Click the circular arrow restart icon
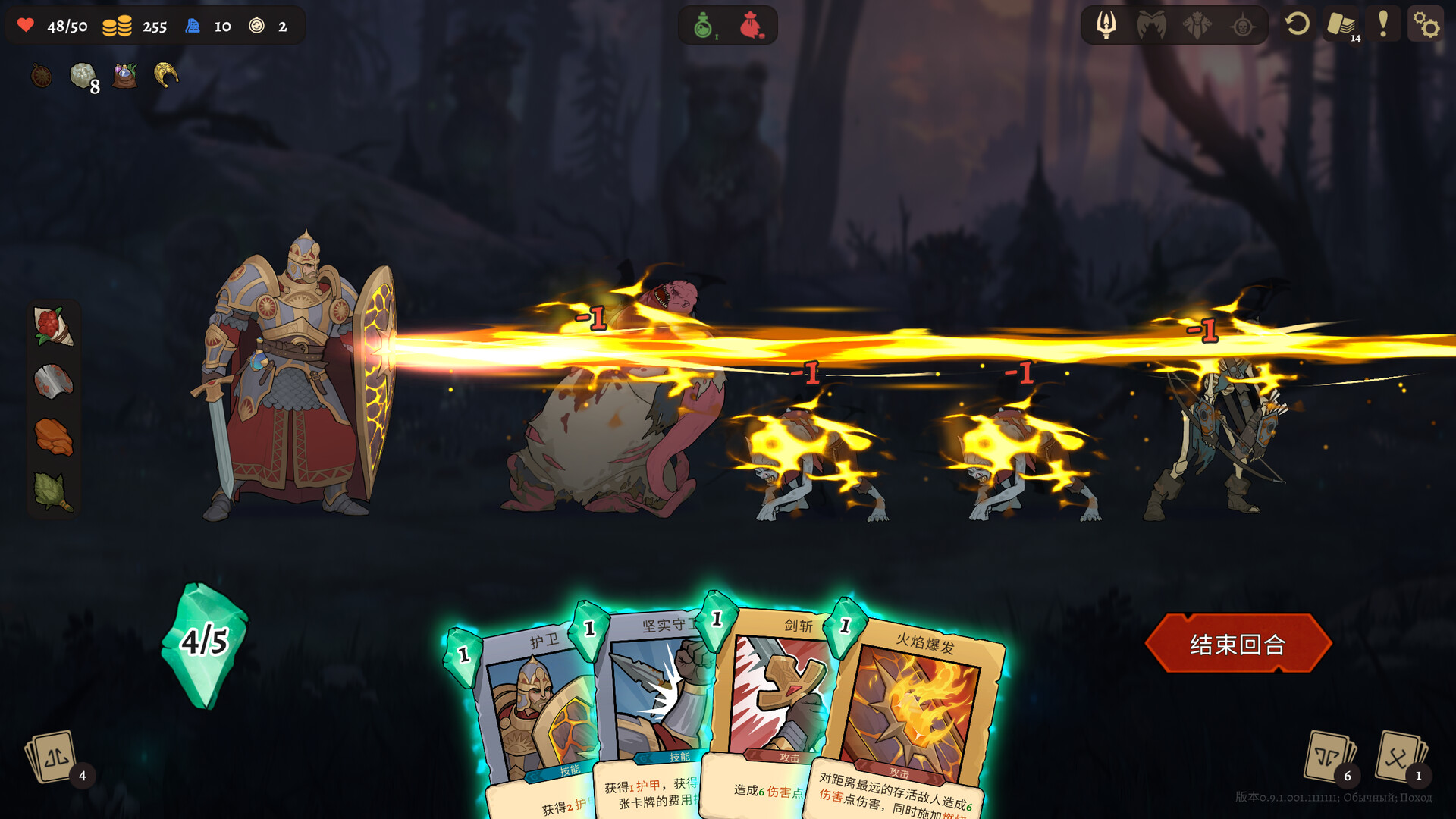This screenshot has height=819, width=1456. [x=1297, y=25]
